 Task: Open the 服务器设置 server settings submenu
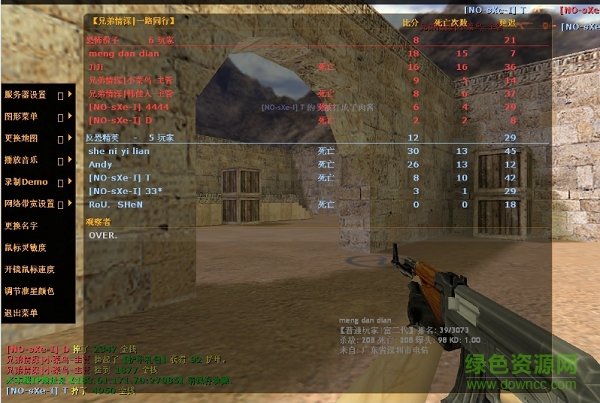point(26,95)
